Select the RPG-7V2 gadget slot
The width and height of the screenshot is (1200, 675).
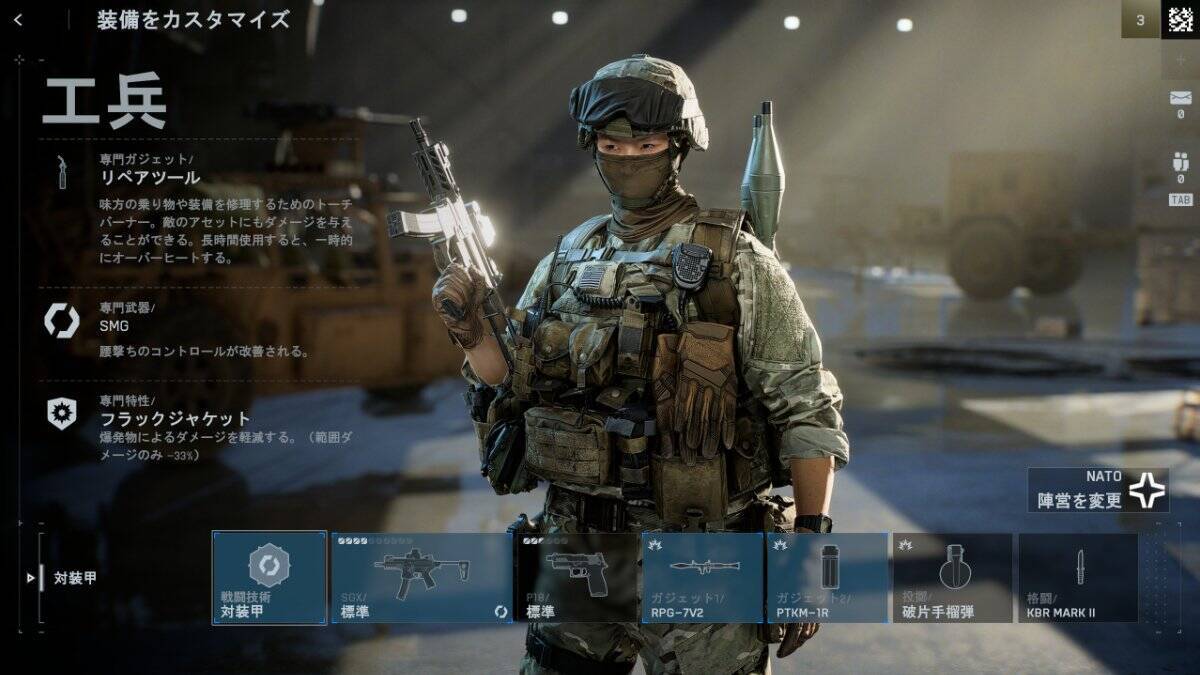coord(702,578)
